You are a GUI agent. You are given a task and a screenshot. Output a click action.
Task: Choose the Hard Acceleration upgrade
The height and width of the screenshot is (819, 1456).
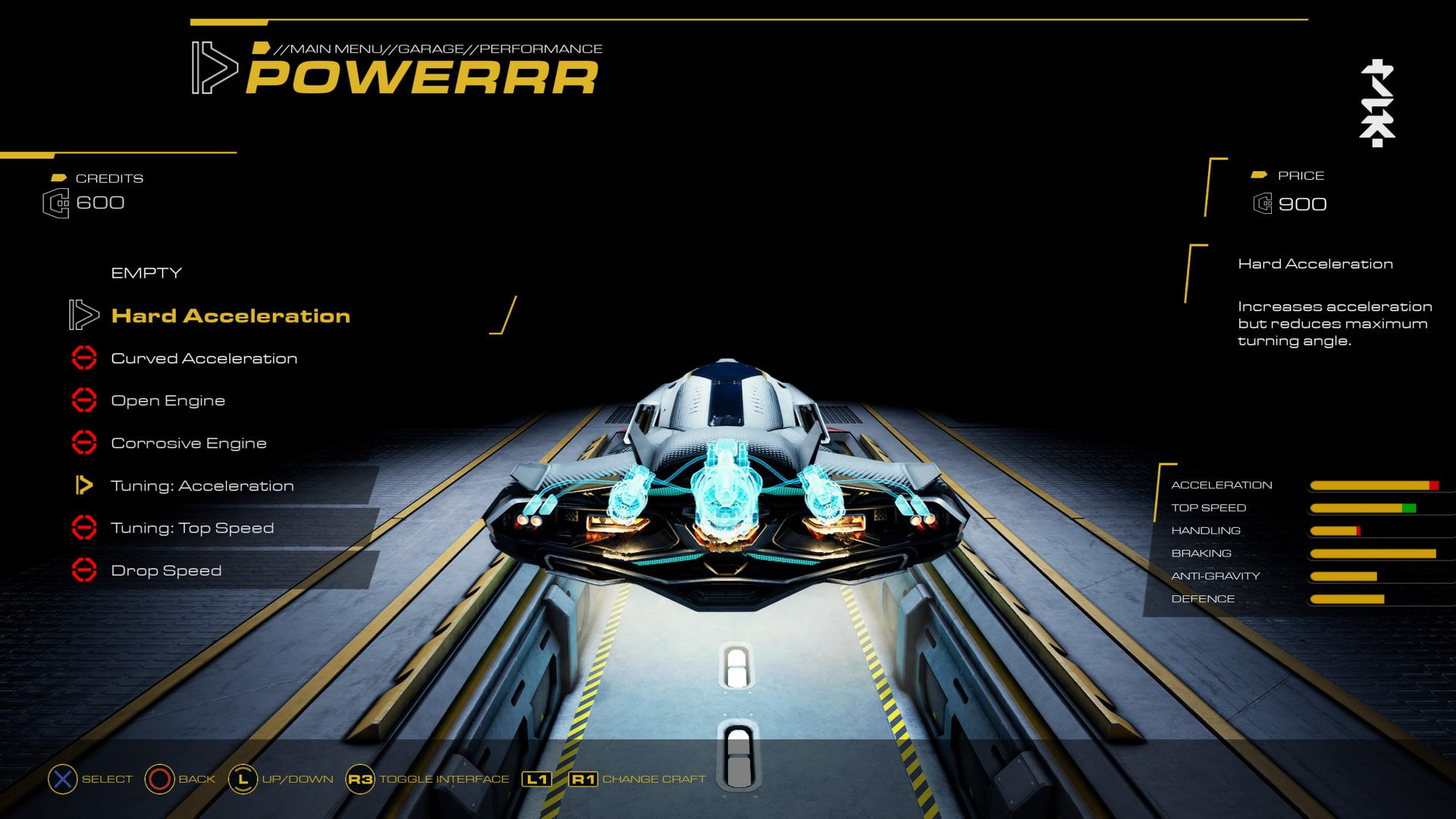click(x=231, y=315)
